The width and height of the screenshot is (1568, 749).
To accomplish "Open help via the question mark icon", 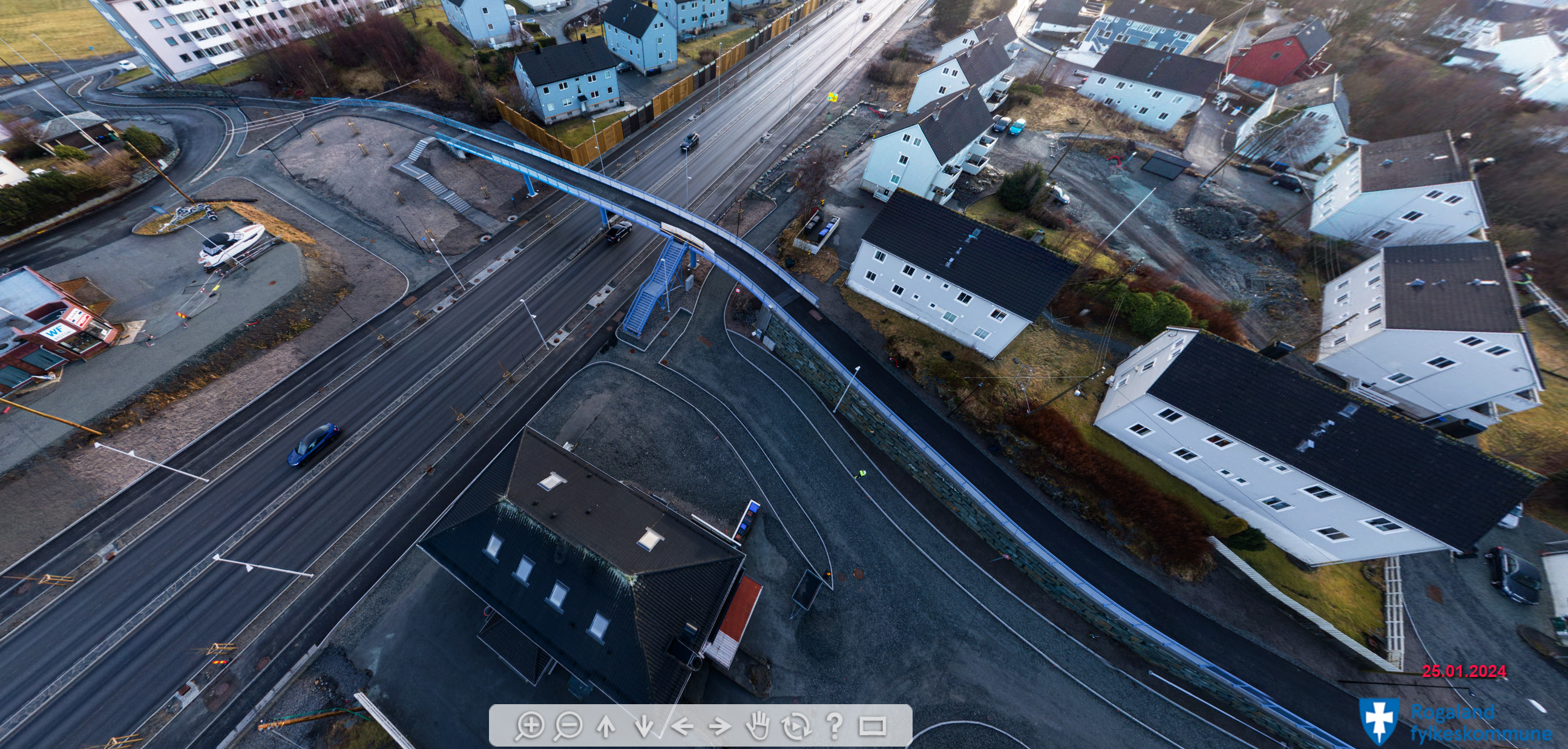I will pos(835,726).
